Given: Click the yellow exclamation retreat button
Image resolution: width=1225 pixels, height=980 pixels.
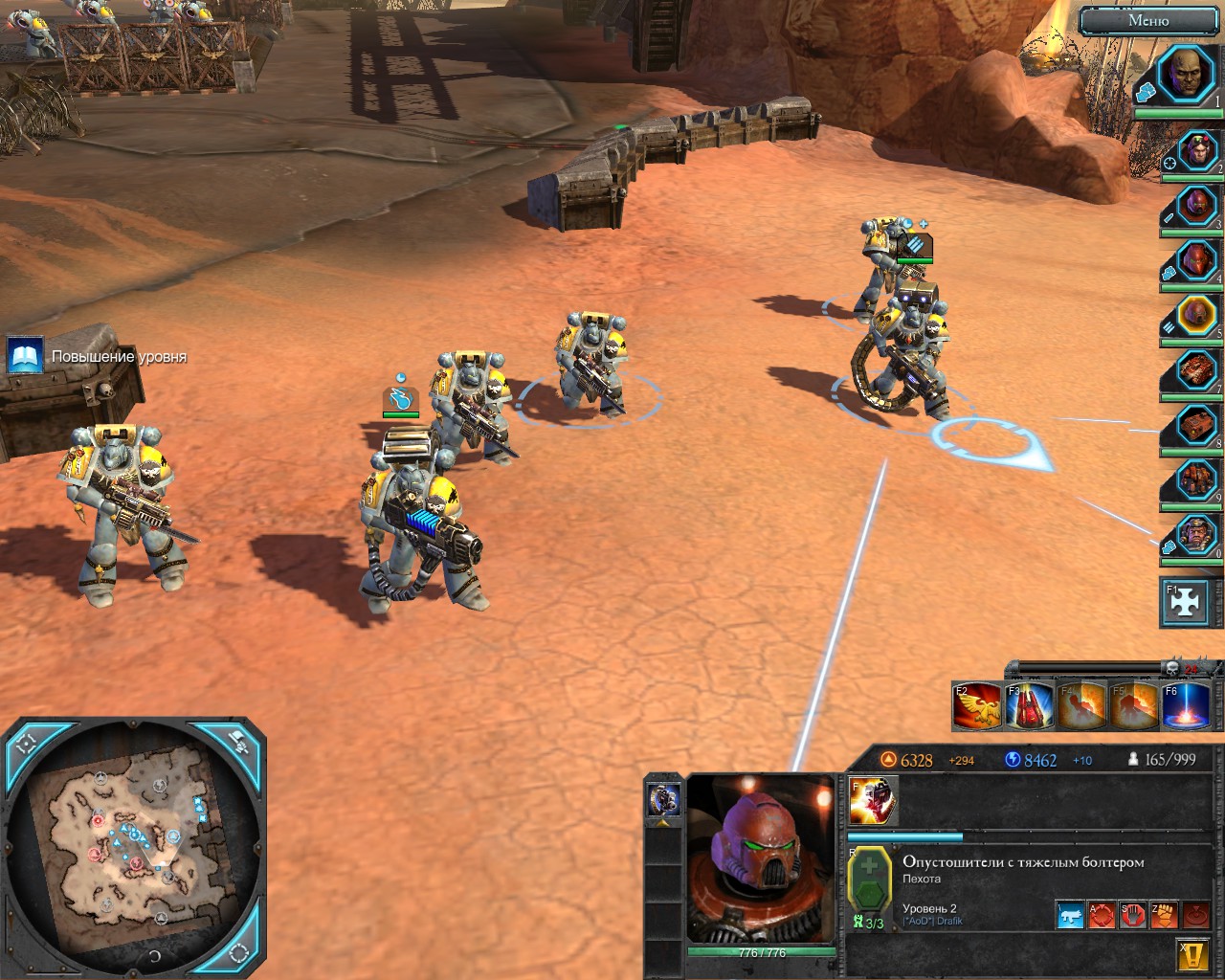Looking at the screenshot, I should 1190,953.
